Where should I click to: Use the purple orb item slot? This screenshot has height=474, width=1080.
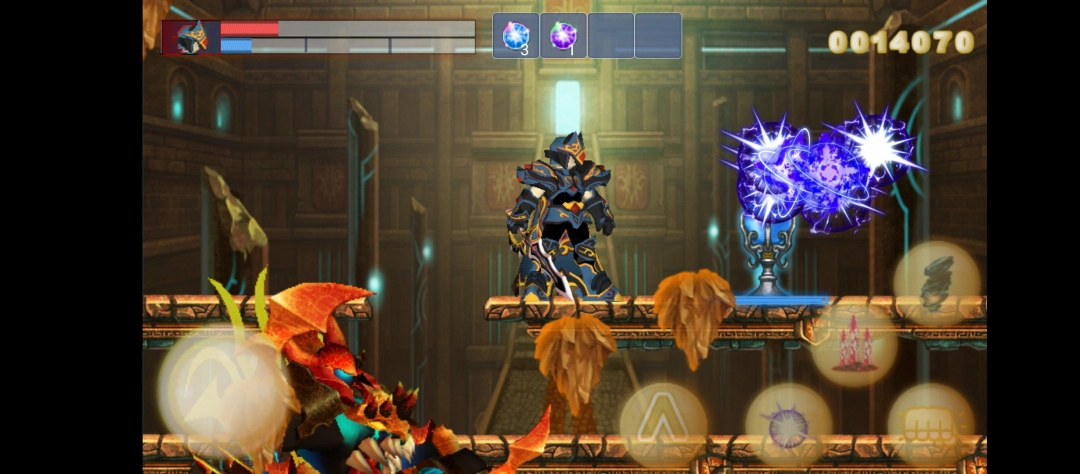tap(563, 36)
